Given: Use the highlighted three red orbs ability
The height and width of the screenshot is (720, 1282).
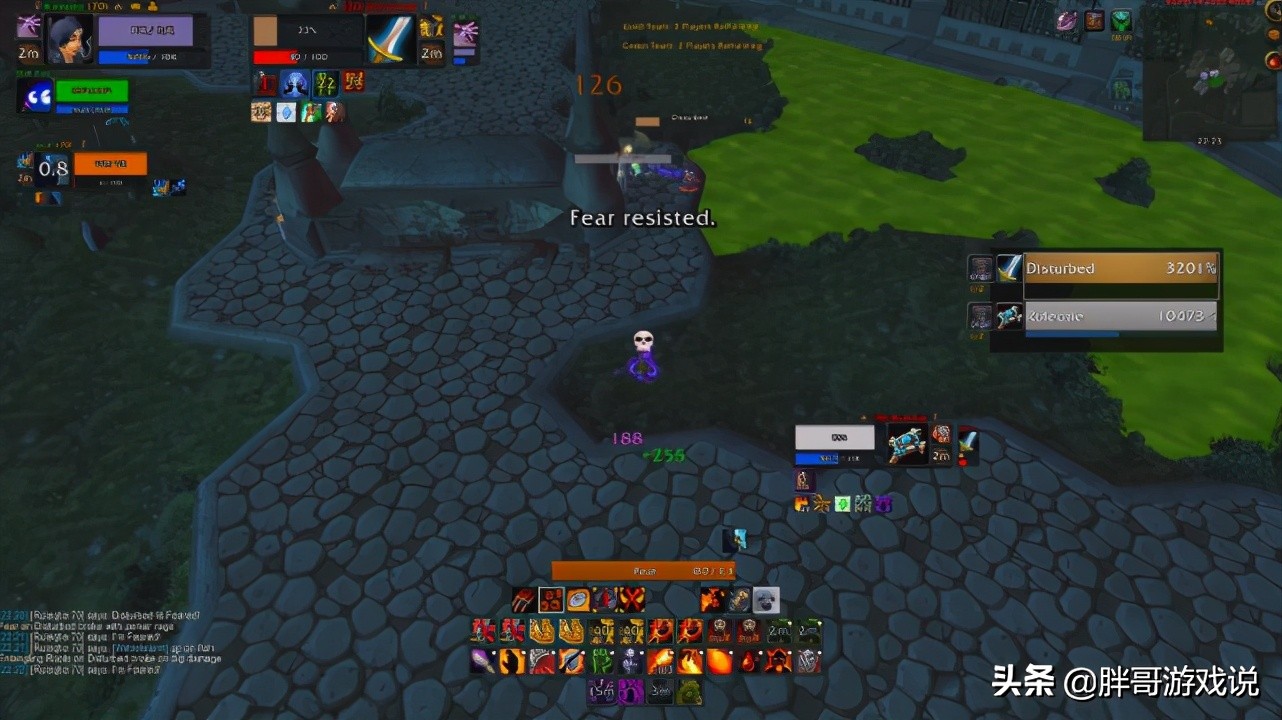Looking at the screenshot, I should pos(551,600).
